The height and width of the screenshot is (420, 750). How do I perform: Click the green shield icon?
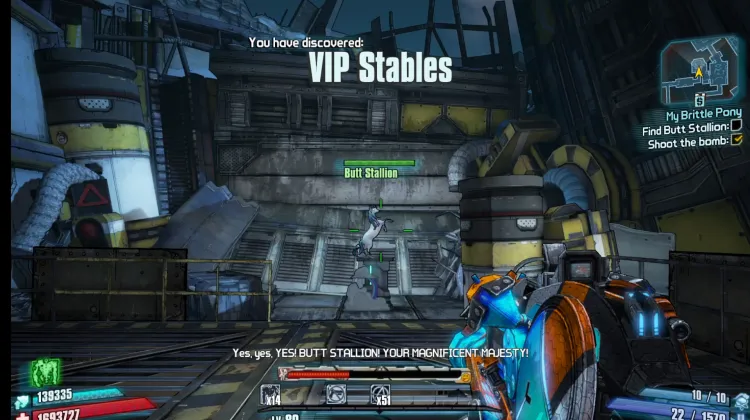coord(46,371)
